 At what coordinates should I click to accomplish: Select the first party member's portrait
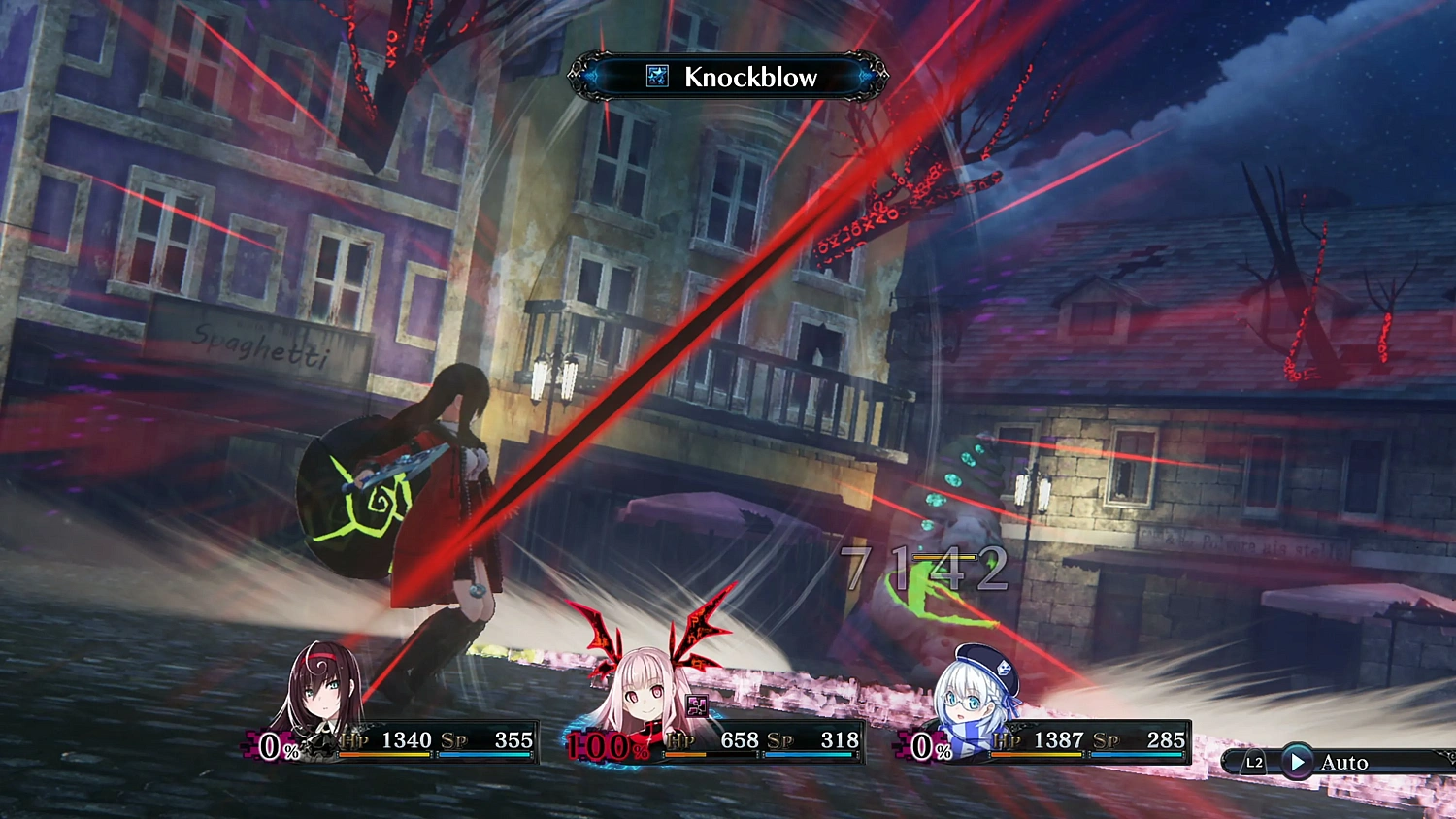(x=321, y=695)
